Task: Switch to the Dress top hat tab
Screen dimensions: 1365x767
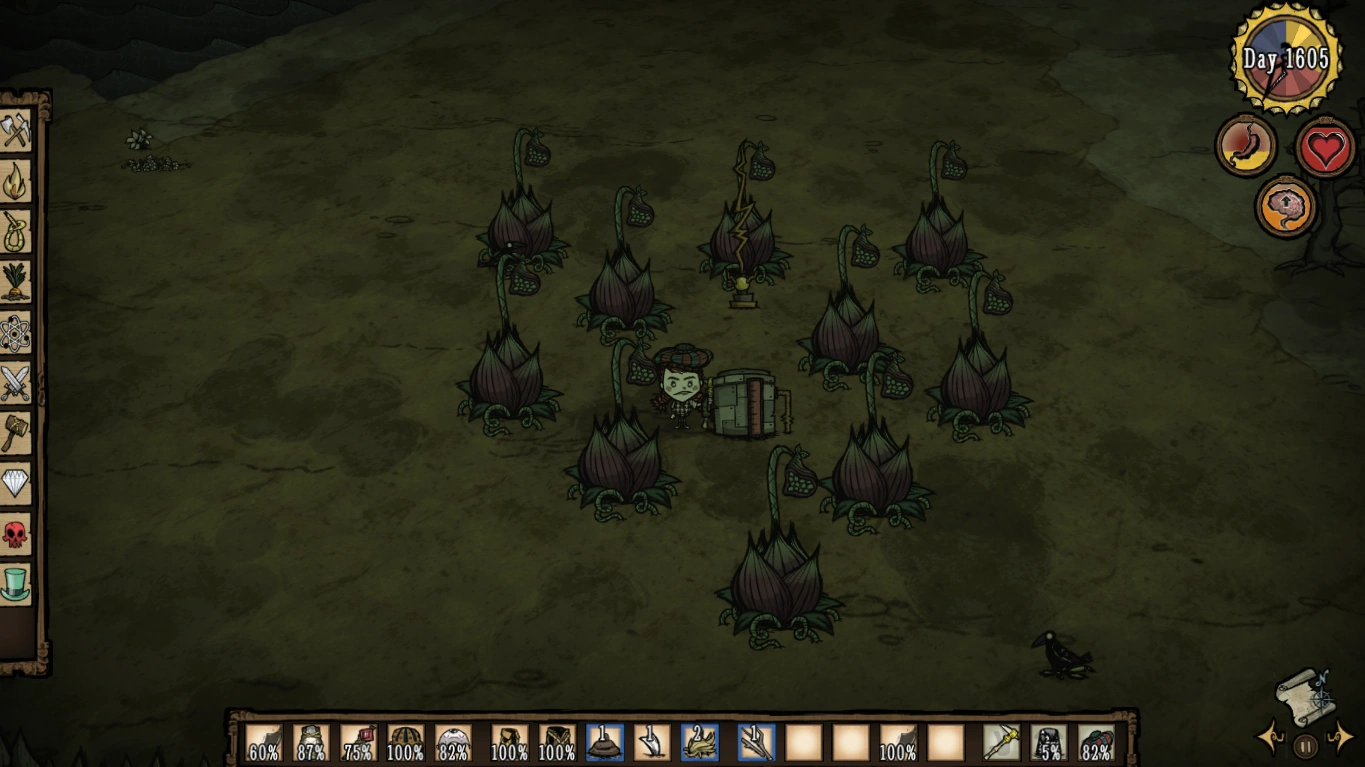Action: coord(16,583)
